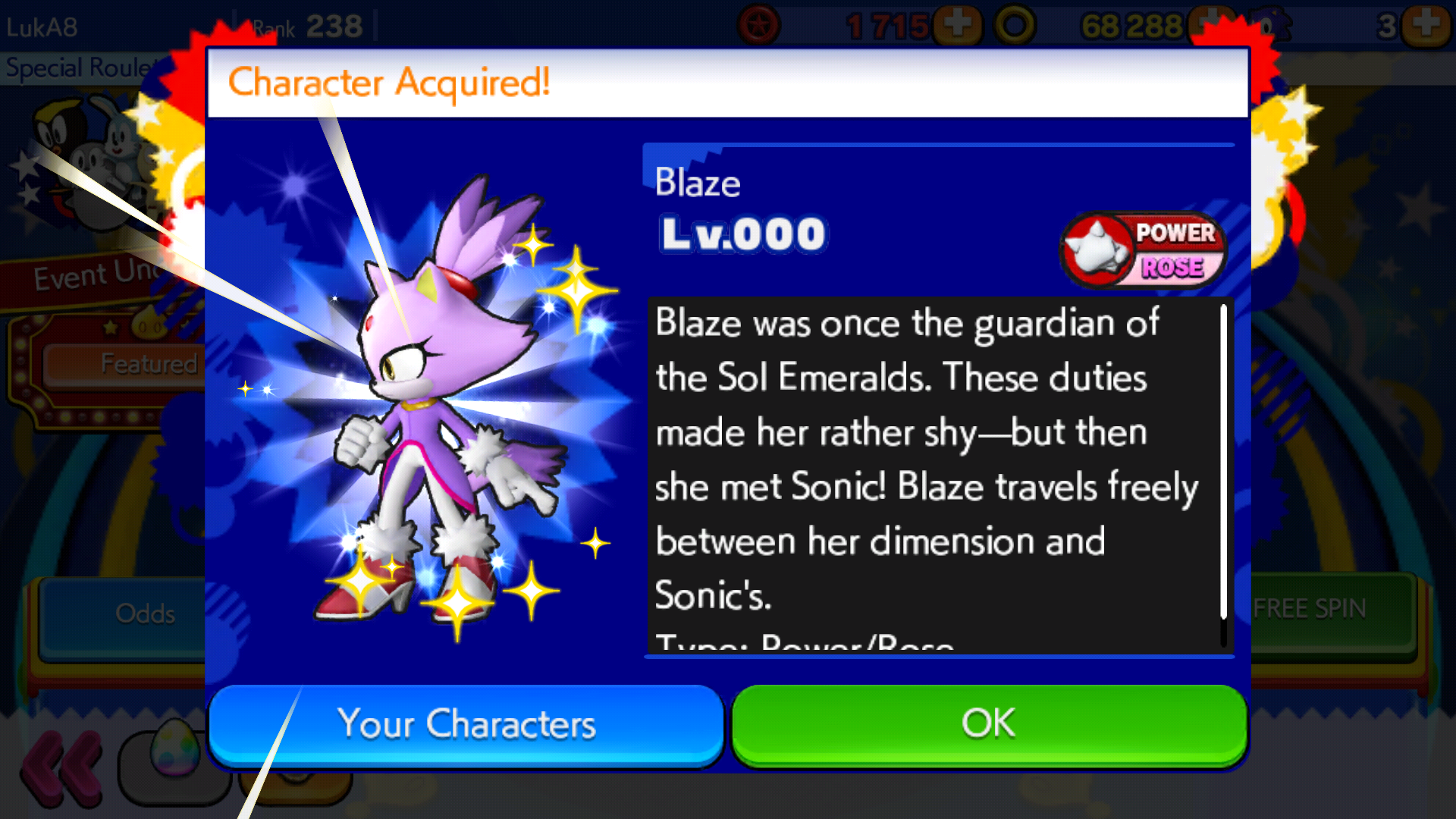Image resolution: width=1456 pixels, height=819 pixels.
Task: Click the Red Star Ring icon in top bar
Action: click(x=758, y=25)
